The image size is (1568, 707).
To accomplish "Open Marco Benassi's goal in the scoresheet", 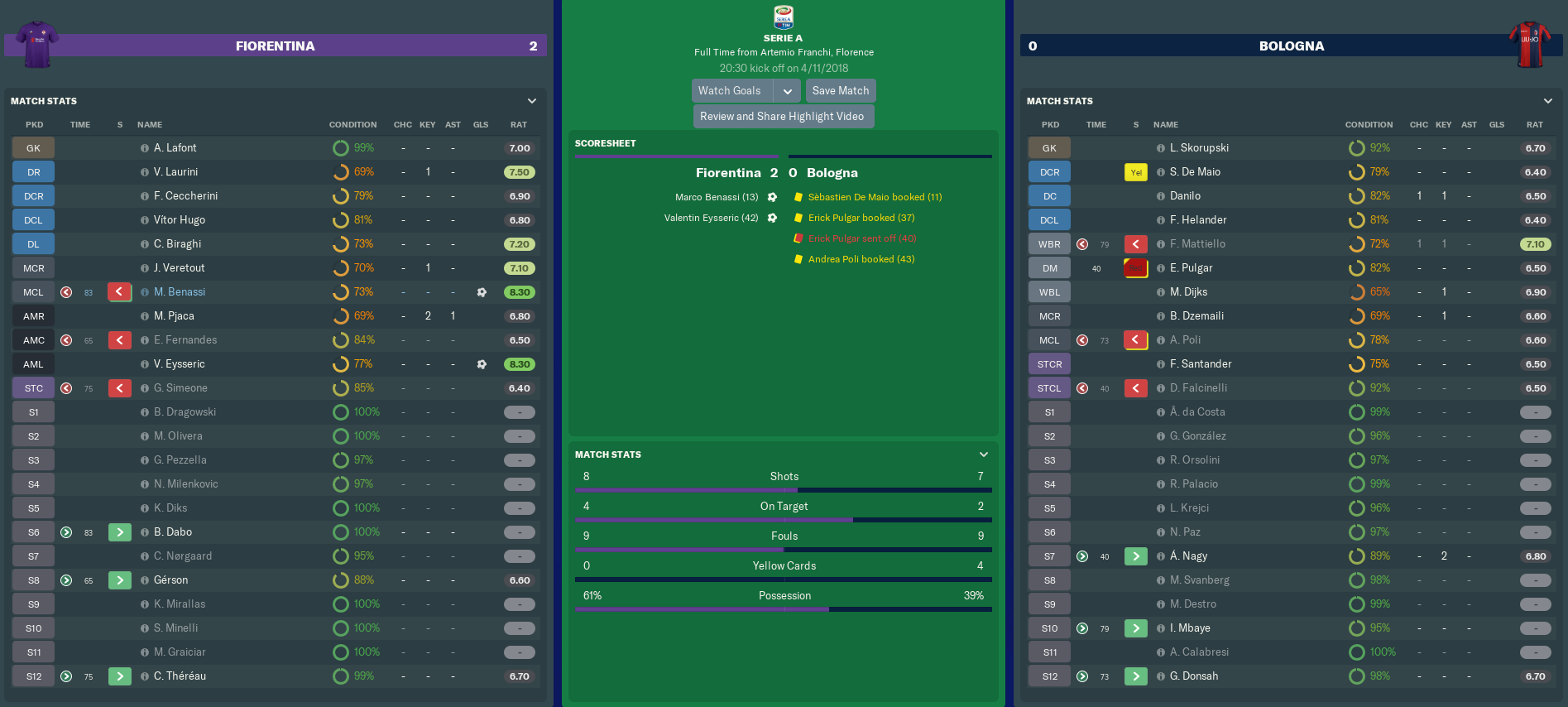I will point(717,197).
